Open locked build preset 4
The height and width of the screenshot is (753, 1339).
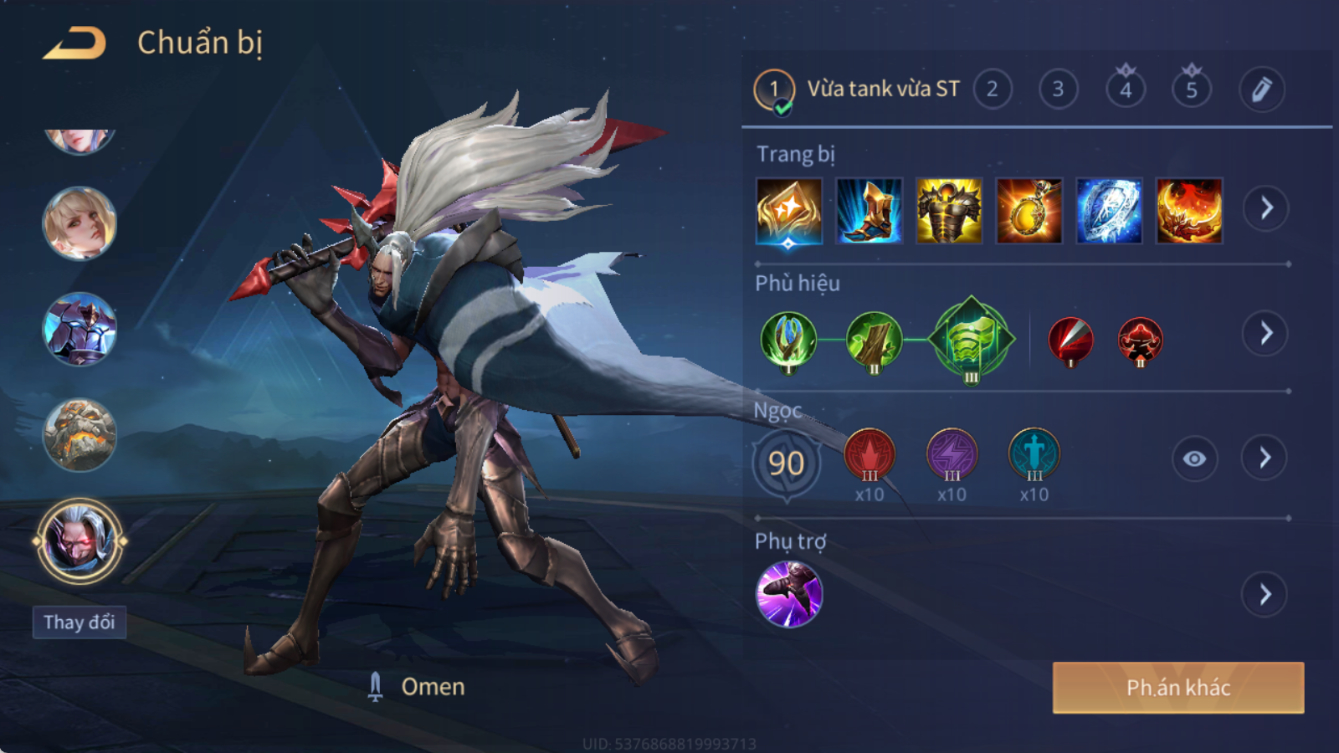(1125, 90)
